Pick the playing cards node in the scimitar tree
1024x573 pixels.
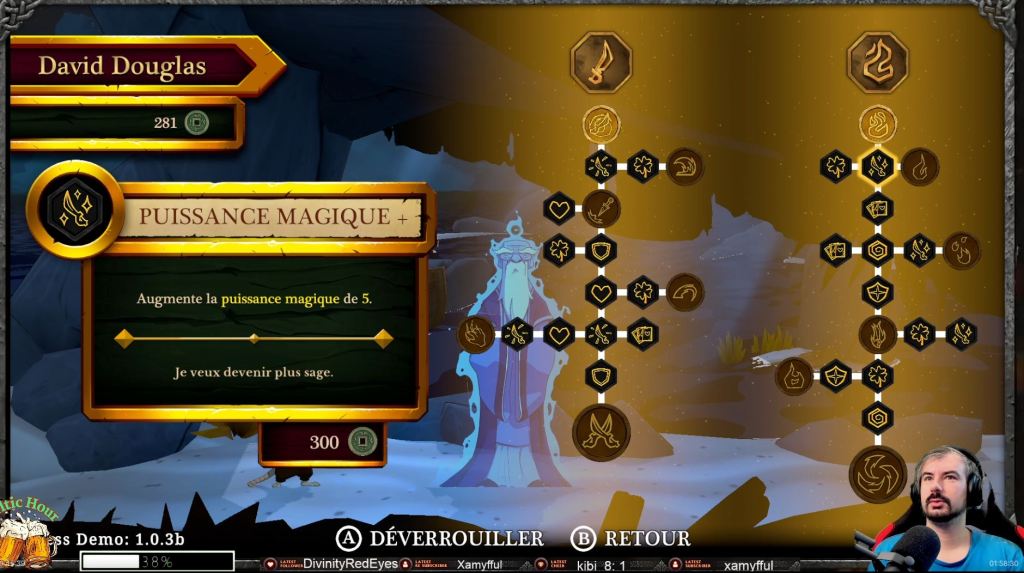click(642, 333)
